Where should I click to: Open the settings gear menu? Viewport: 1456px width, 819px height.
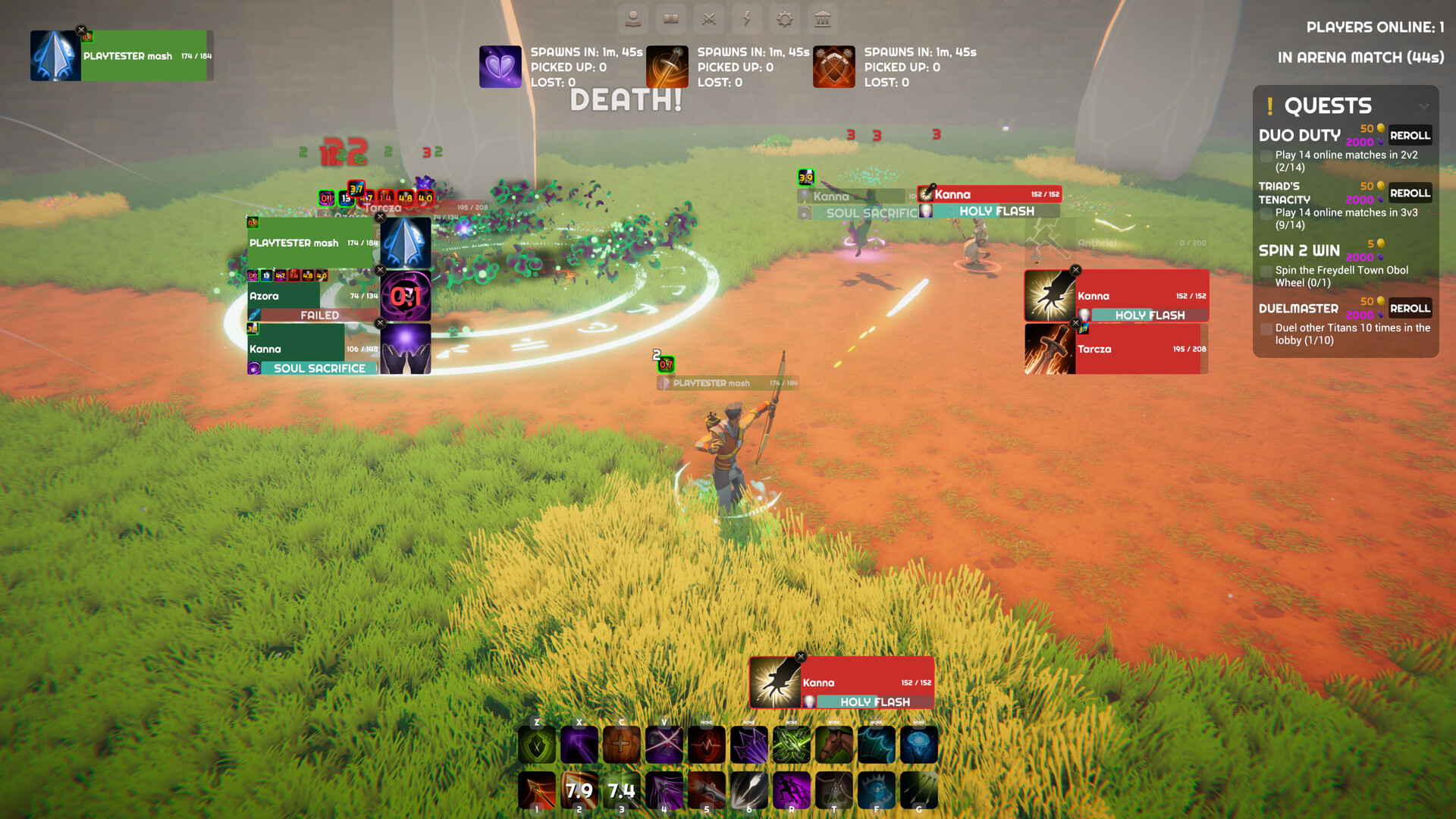click(784, 20)
